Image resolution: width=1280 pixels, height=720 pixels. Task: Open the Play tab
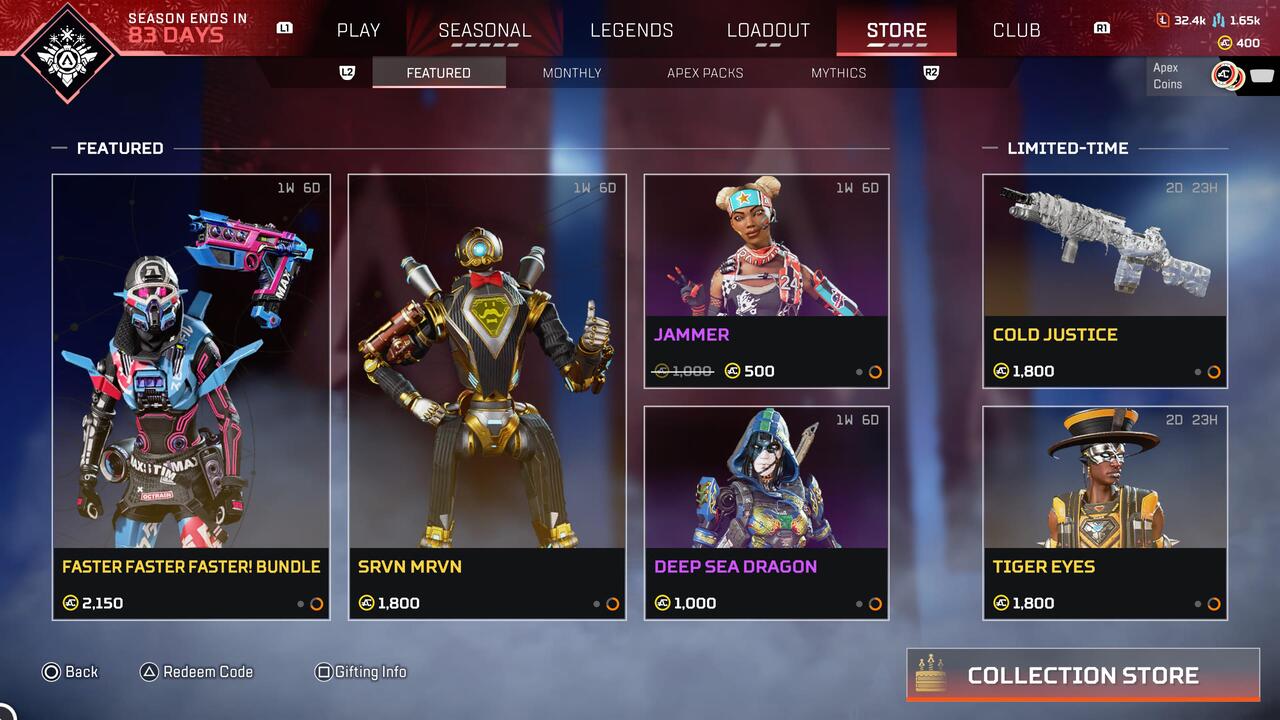(x=358, y=30)
